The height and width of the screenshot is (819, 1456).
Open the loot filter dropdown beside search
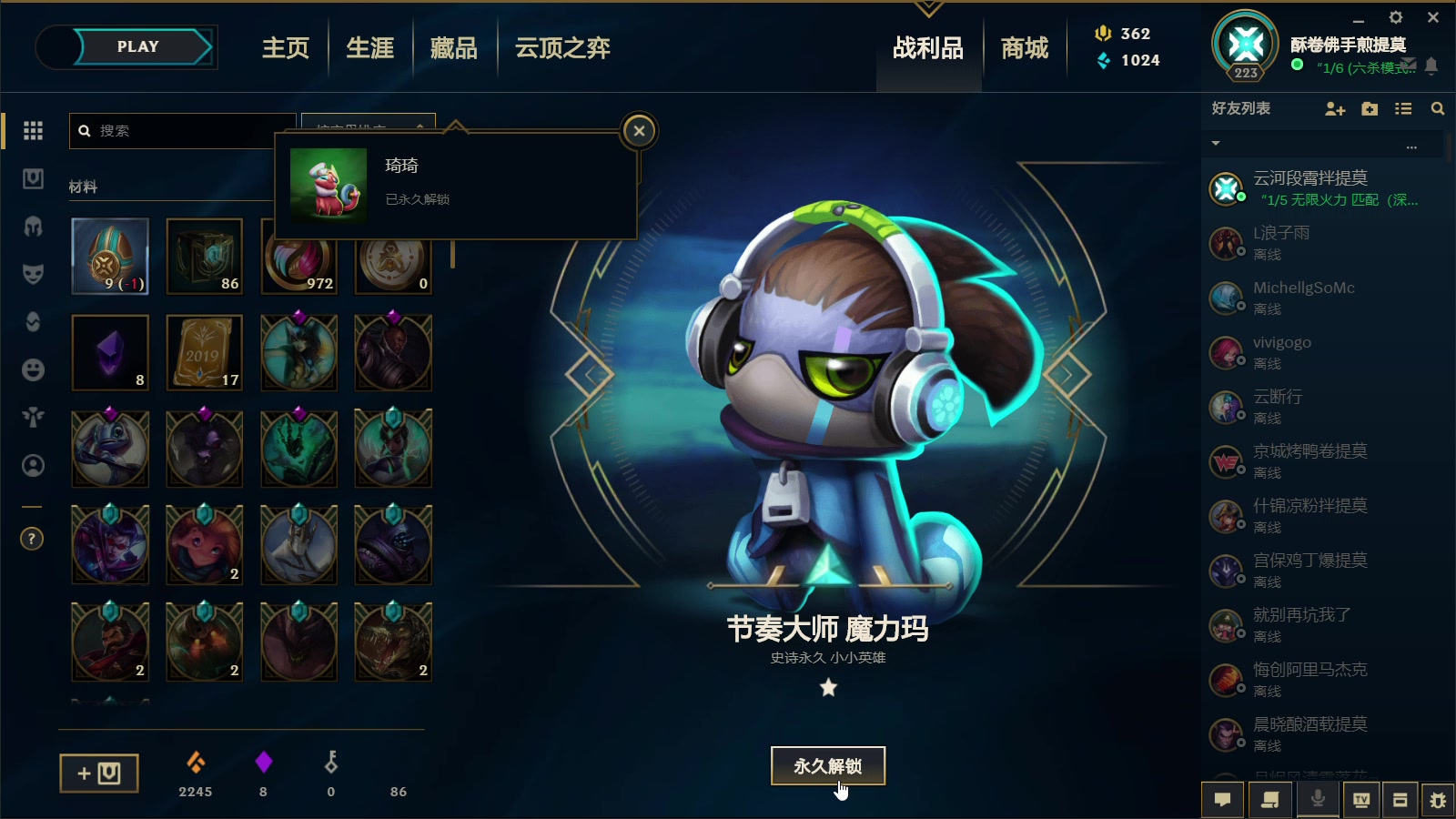368,127
